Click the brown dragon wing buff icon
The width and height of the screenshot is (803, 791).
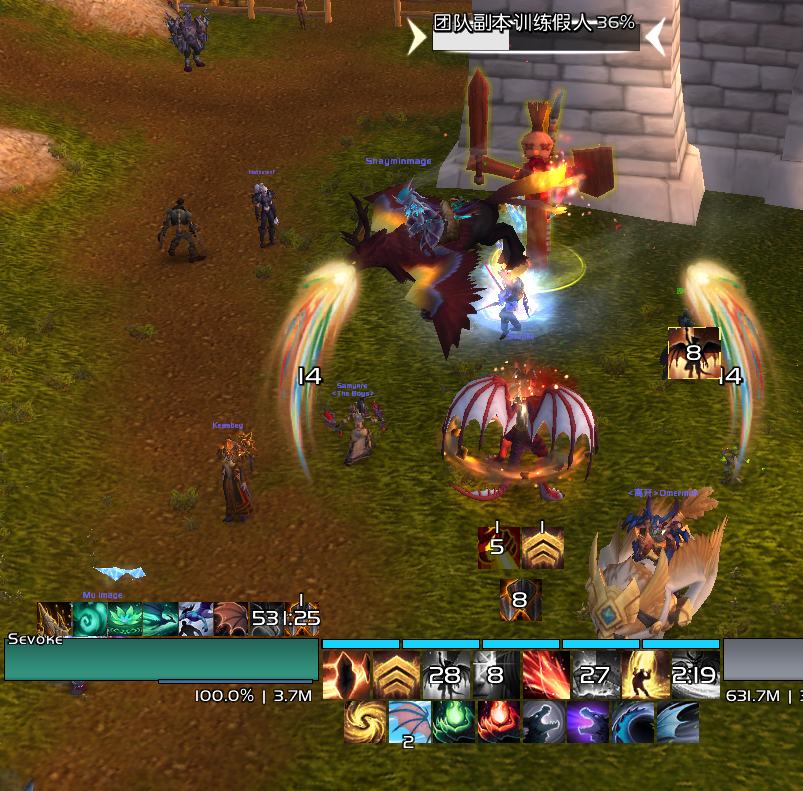230,619
